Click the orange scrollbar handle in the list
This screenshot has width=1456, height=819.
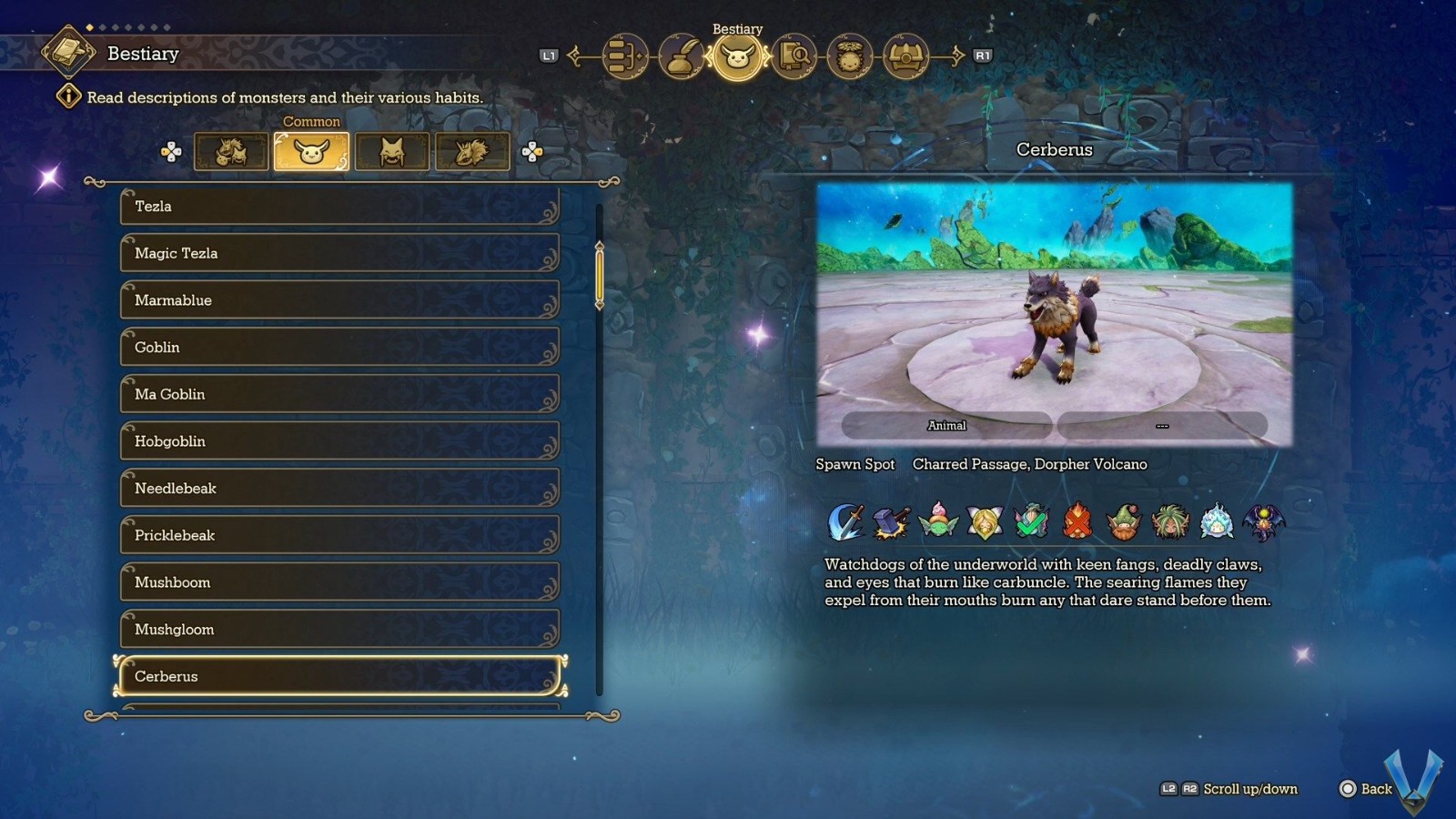coord(598,273)
